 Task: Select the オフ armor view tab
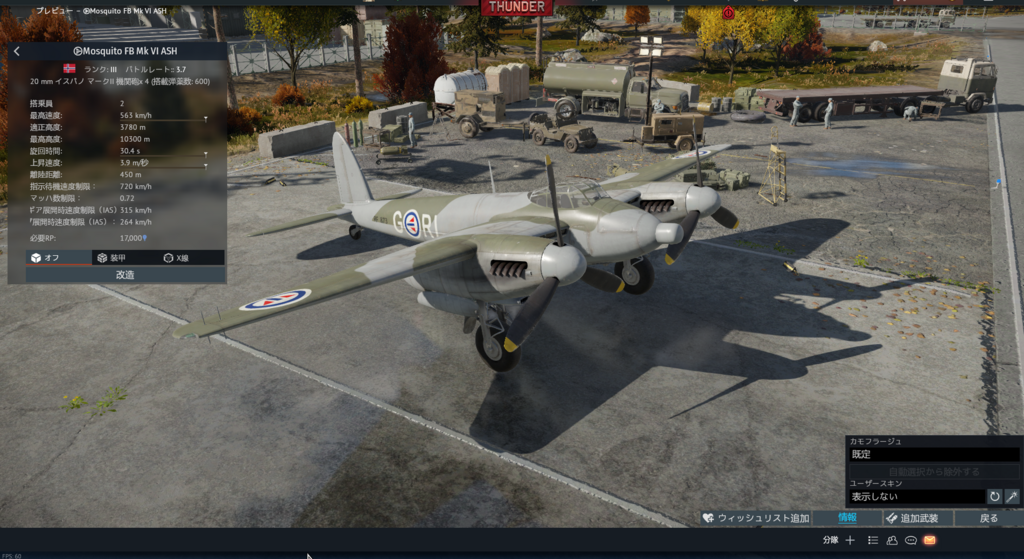(x=46, y=258)
